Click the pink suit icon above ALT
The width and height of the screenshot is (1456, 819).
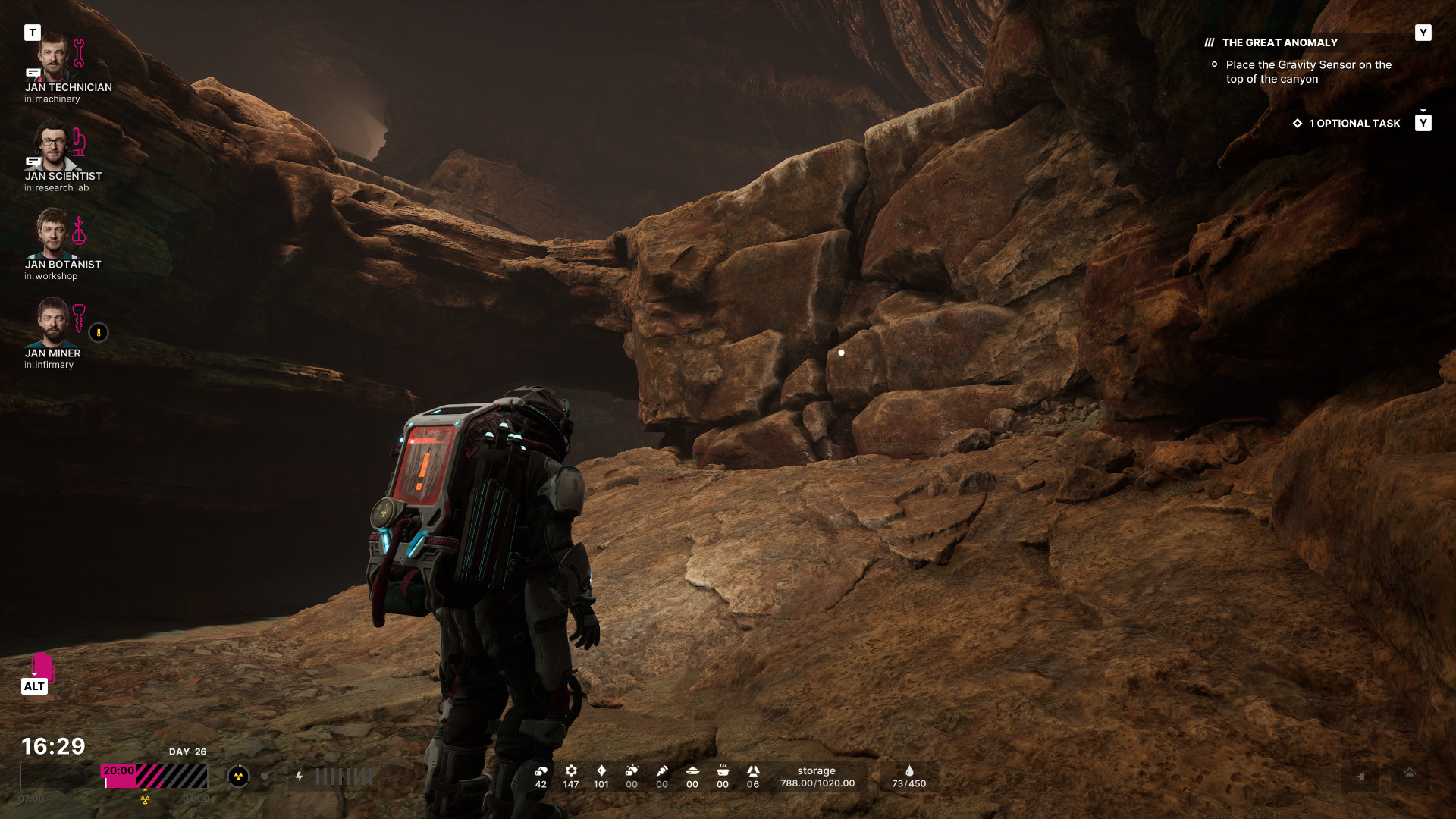coord(42,667)
